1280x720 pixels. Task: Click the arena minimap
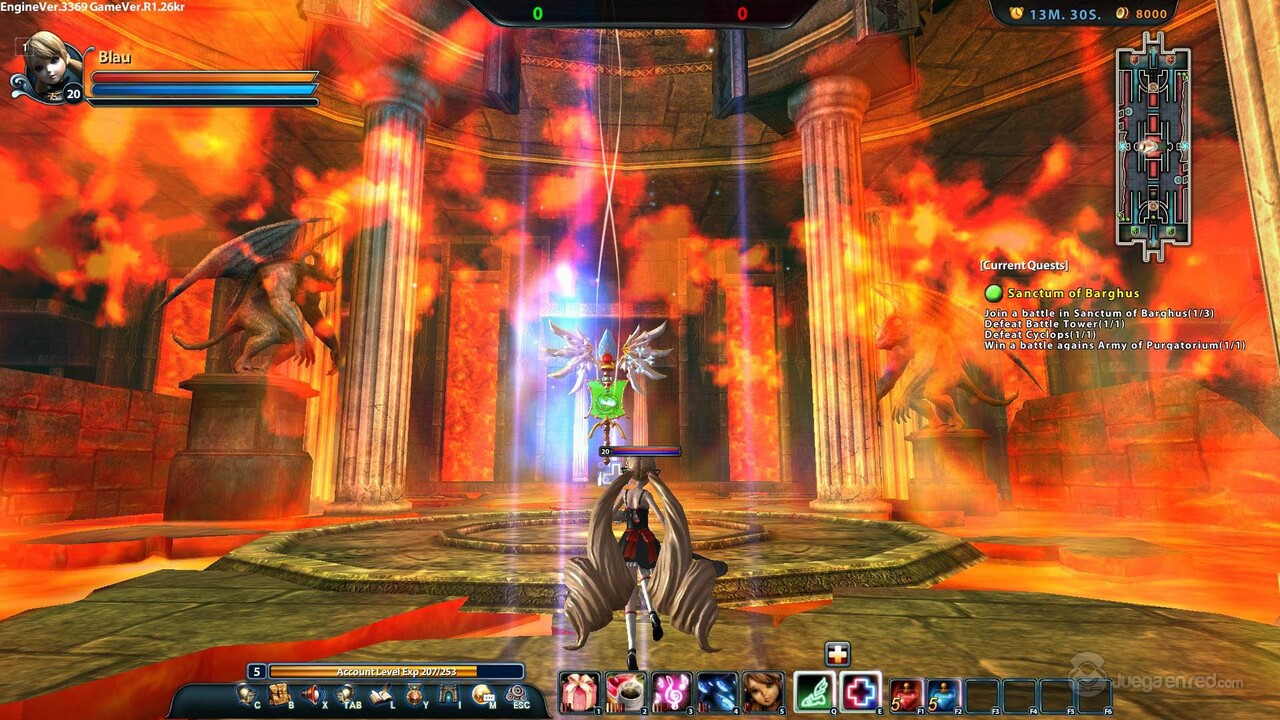[1153, 146]
